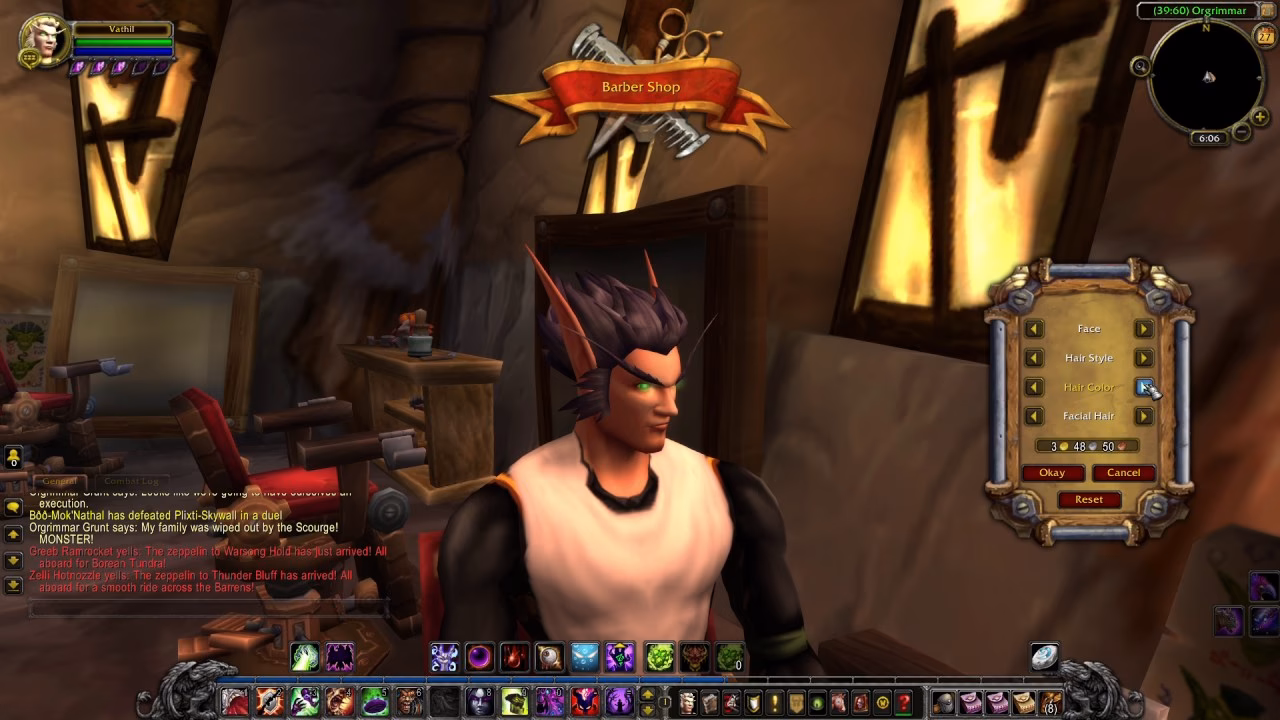Open Character Info in the micro menu
This screenshot has height=720, width=1280.
coord(689,702)
